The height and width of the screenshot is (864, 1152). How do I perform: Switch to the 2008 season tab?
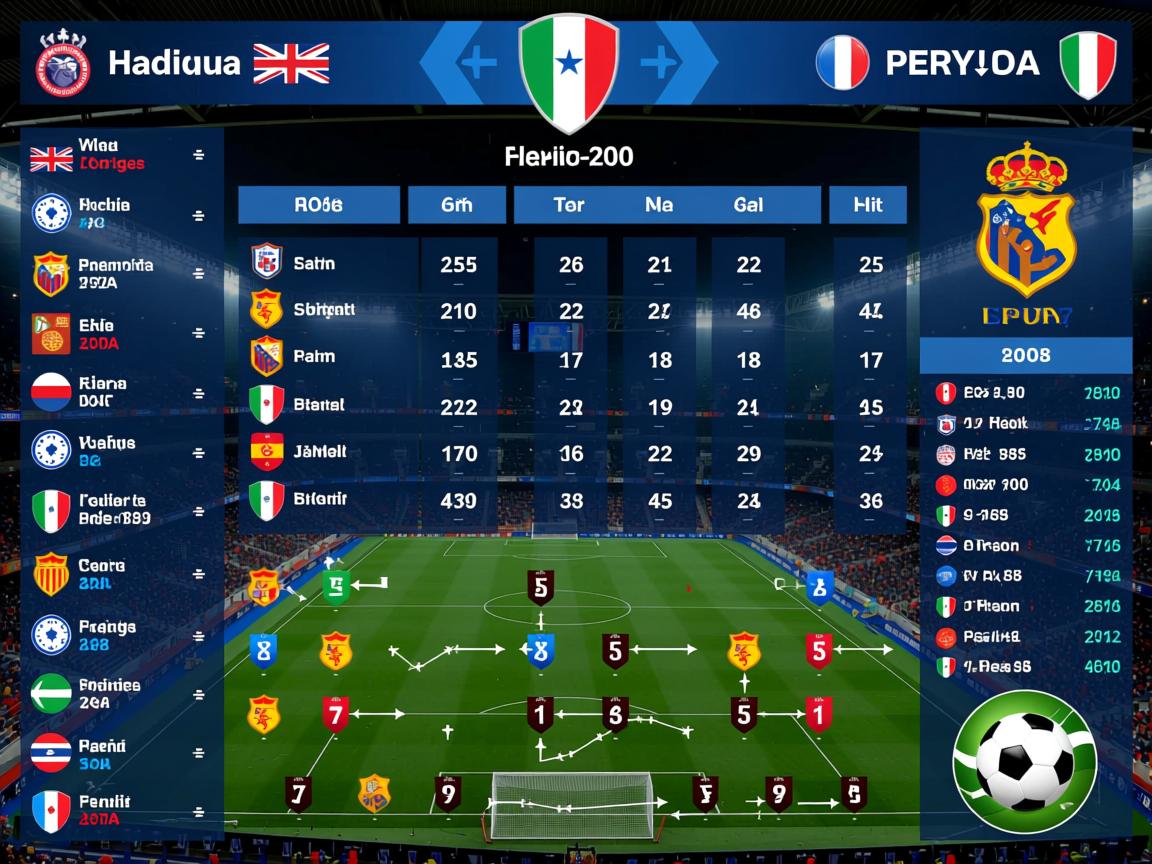pos(1025,355)
